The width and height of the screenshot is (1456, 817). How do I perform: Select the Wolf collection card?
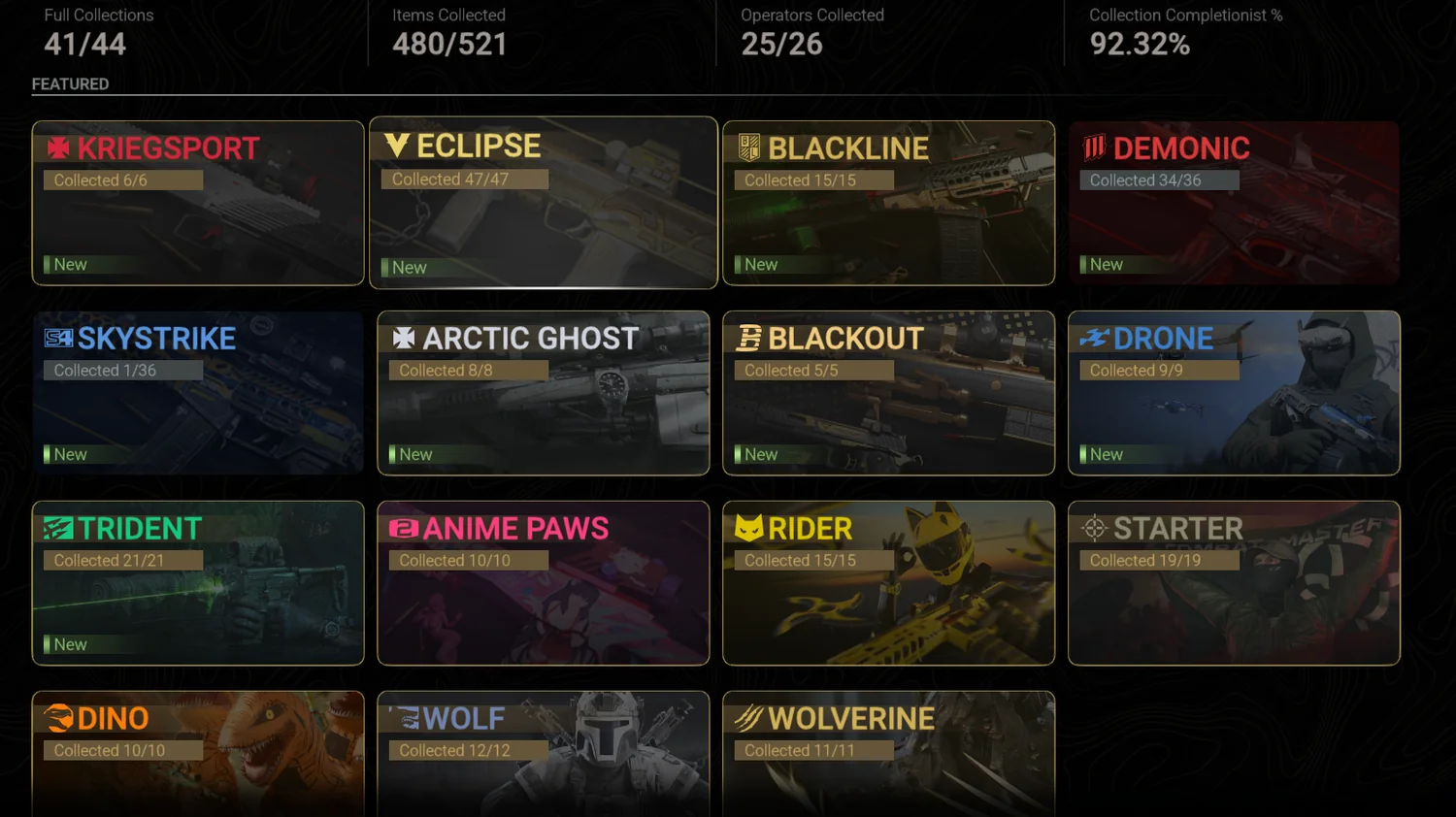pyautogui.click(x=544, y=755)
